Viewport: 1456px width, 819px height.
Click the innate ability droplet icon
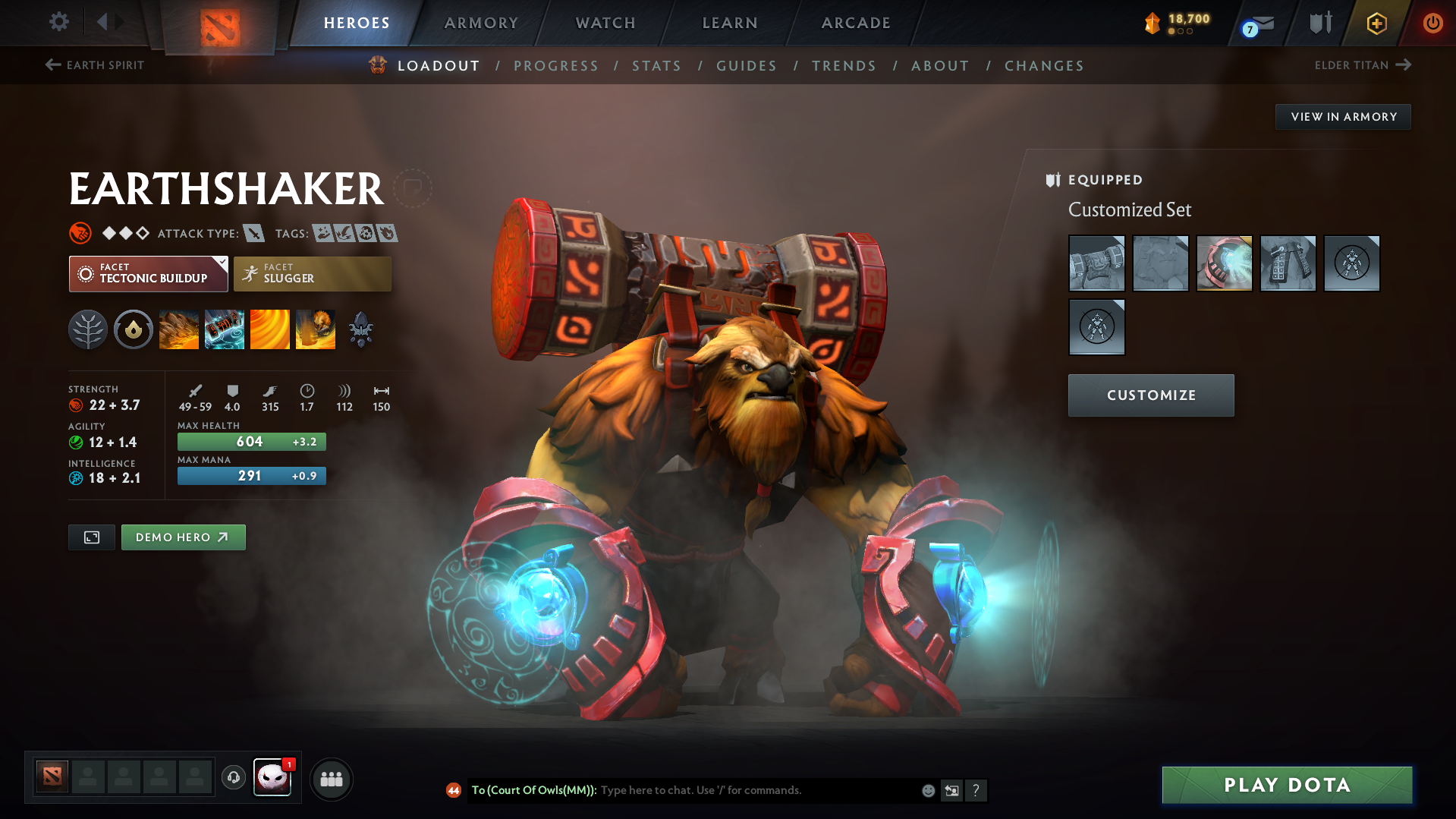coord(134,329)
